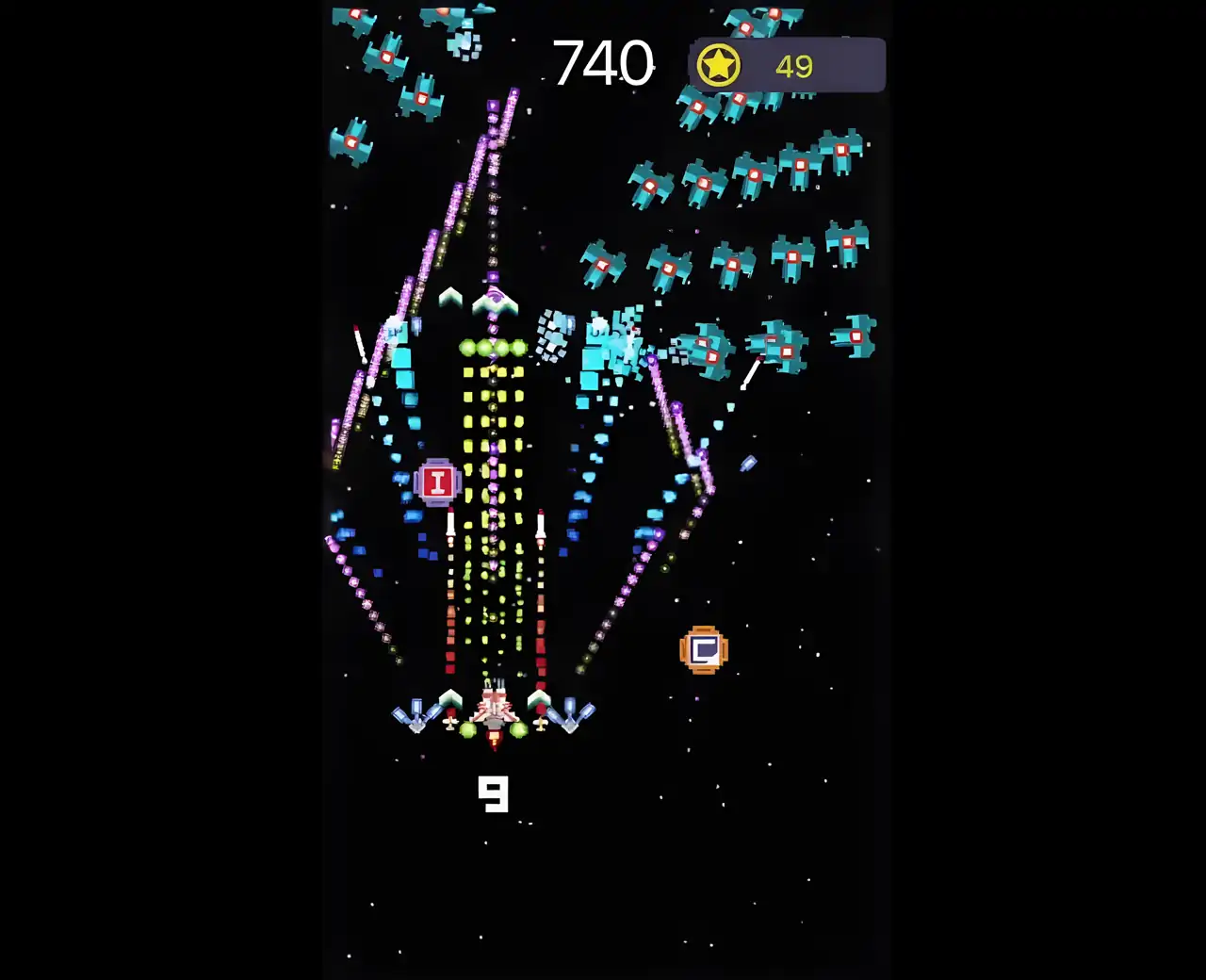Collect the red "I" power-up icon
This screenshot has width=1206, height=980.
(437, 482)
